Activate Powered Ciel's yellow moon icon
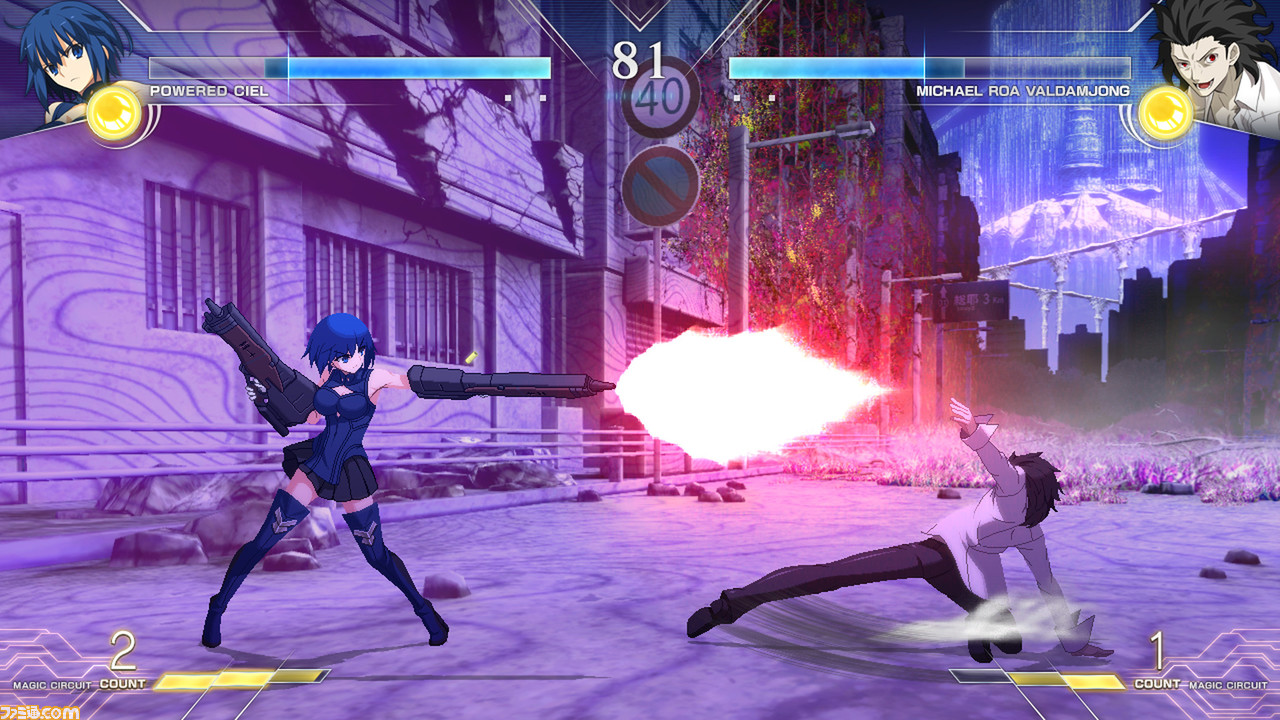The height and width of the screenshot is (720, 1280). point(114,112)
